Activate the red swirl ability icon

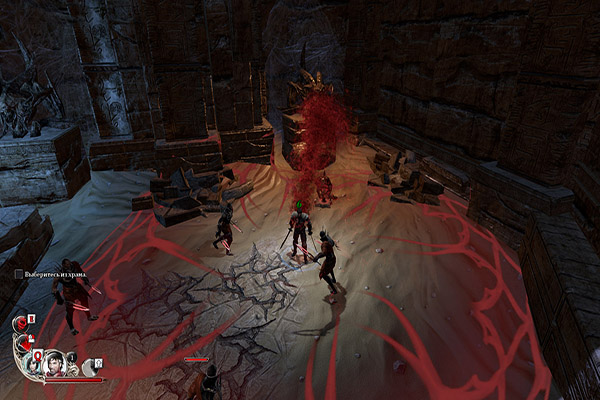(x=21, y=324)
